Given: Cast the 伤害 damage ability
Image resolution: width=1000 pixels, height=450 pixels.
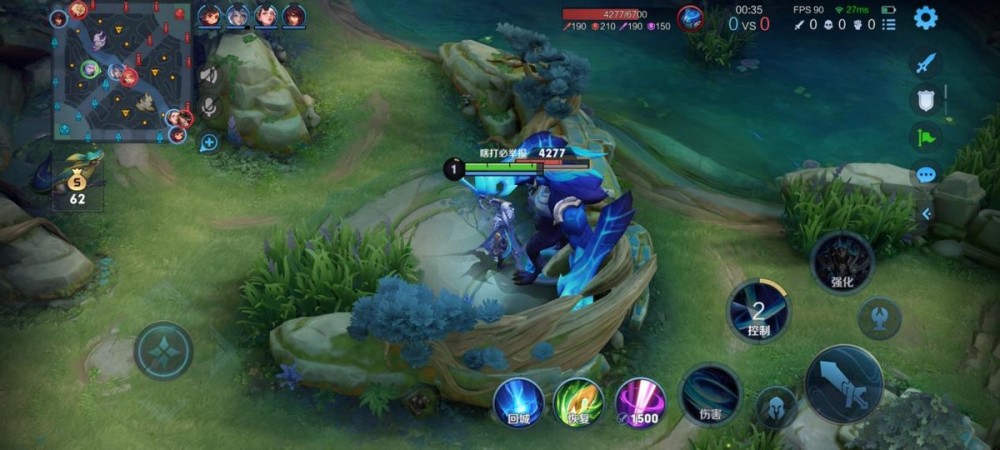Looking at the screenshot, I should 711,393.
